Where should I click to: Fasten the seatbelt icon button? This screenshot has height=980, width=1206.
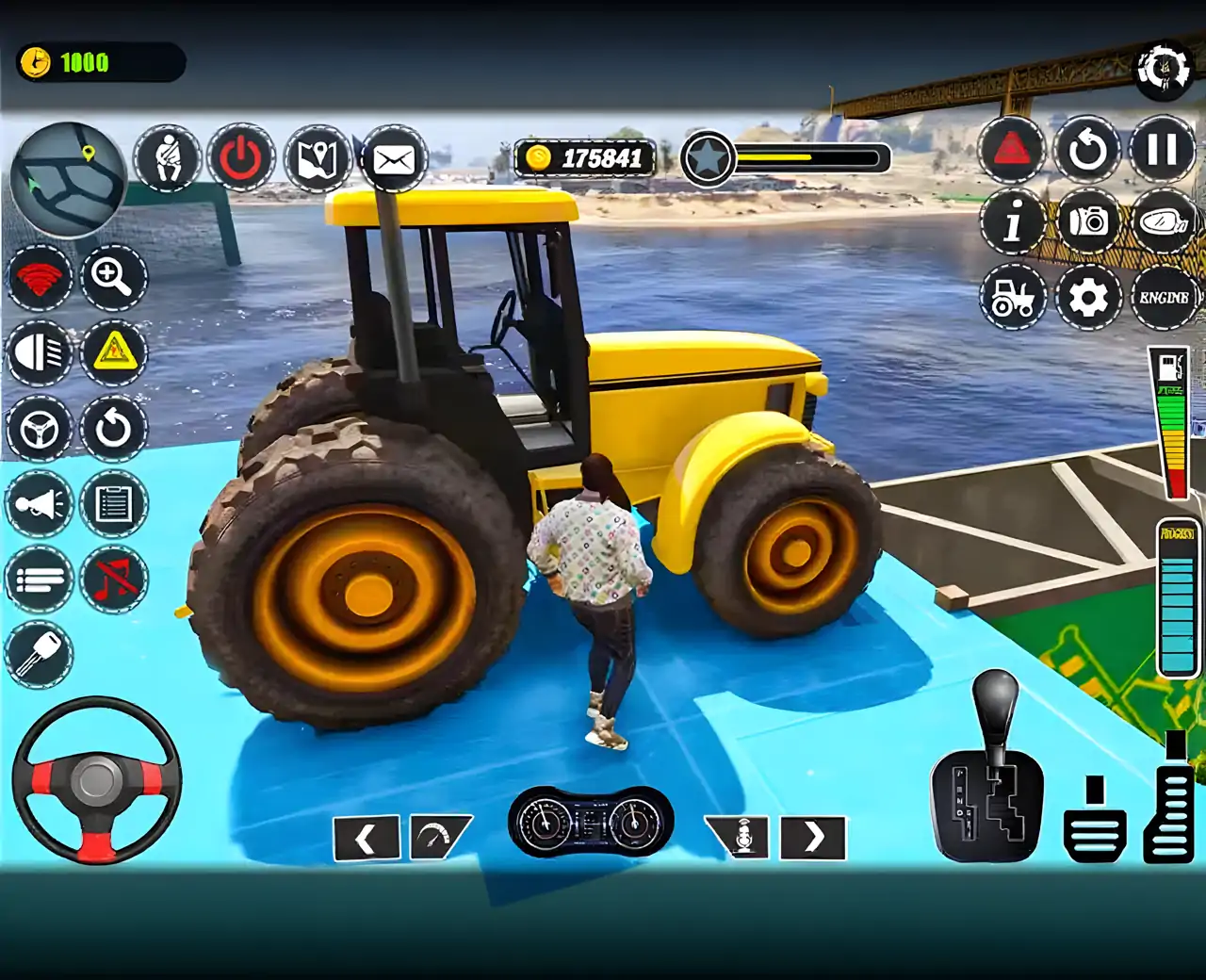coord(167,158)
